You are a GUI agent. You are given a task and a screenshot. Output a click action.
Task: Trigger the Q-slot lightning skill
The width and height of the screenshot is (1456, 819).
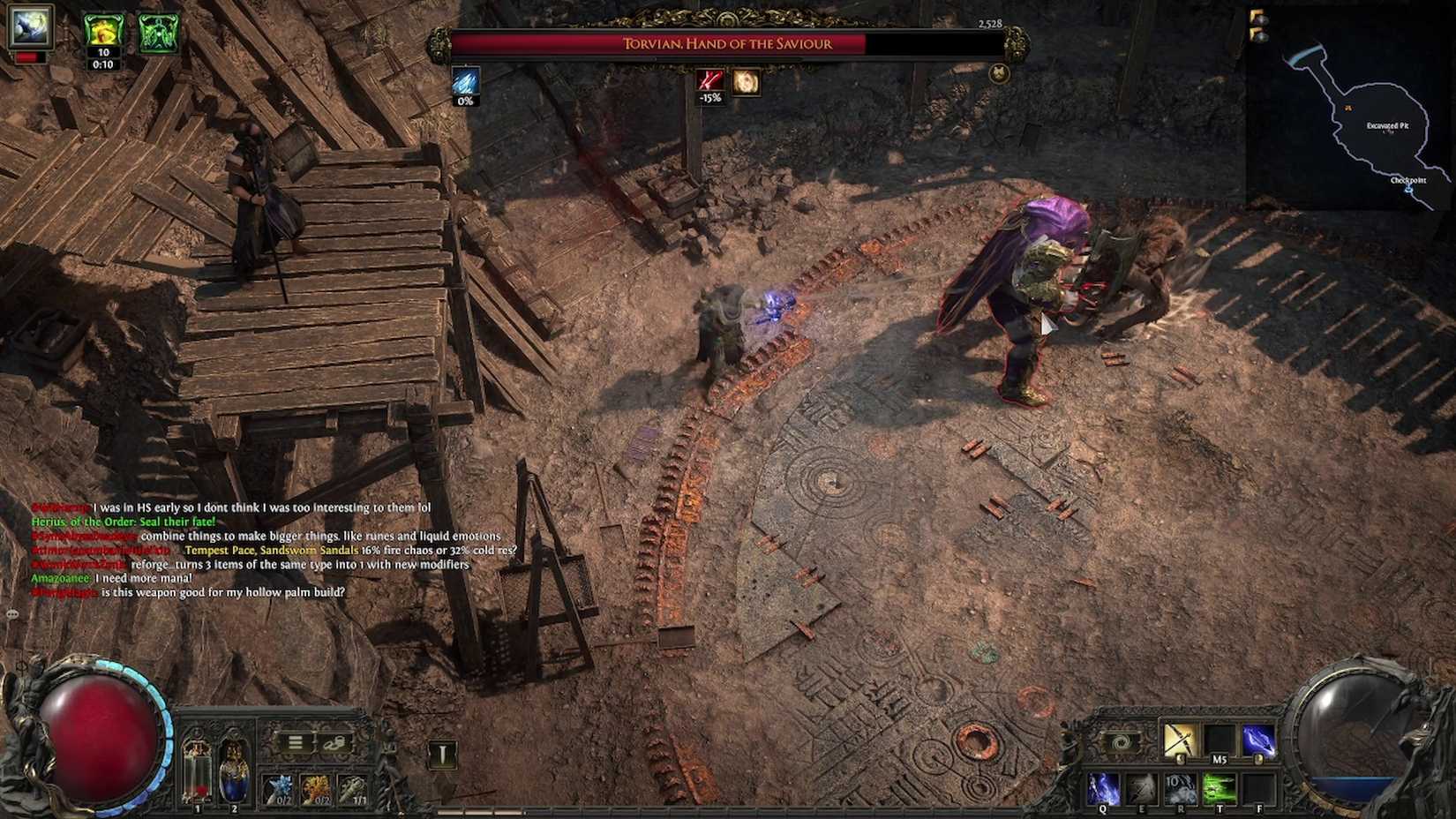(1103, 787)
